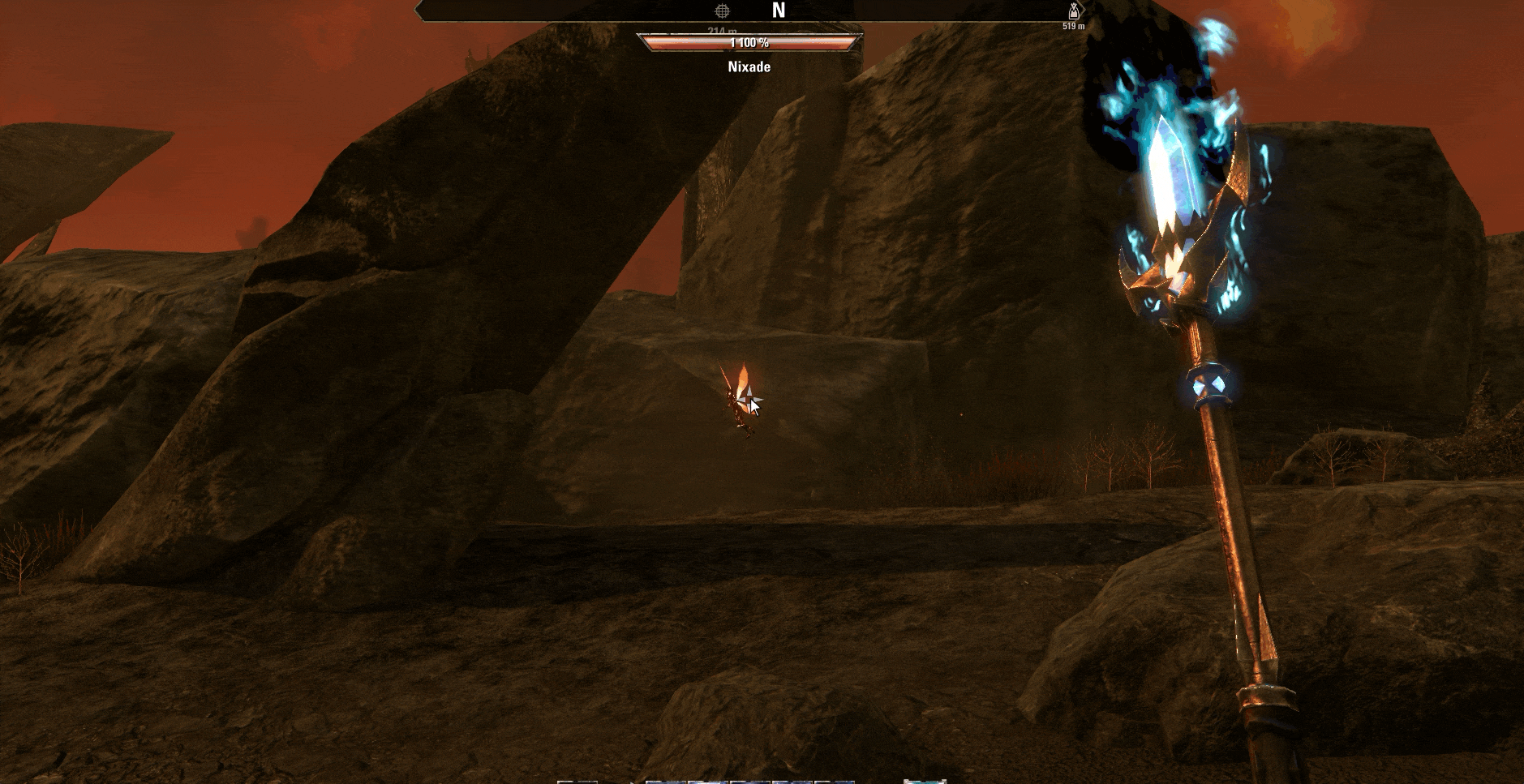This screenshot has width=1524, height=784.
Task: Click the dark quickslot icon left of the abilities
Action: tap(578, 781)
